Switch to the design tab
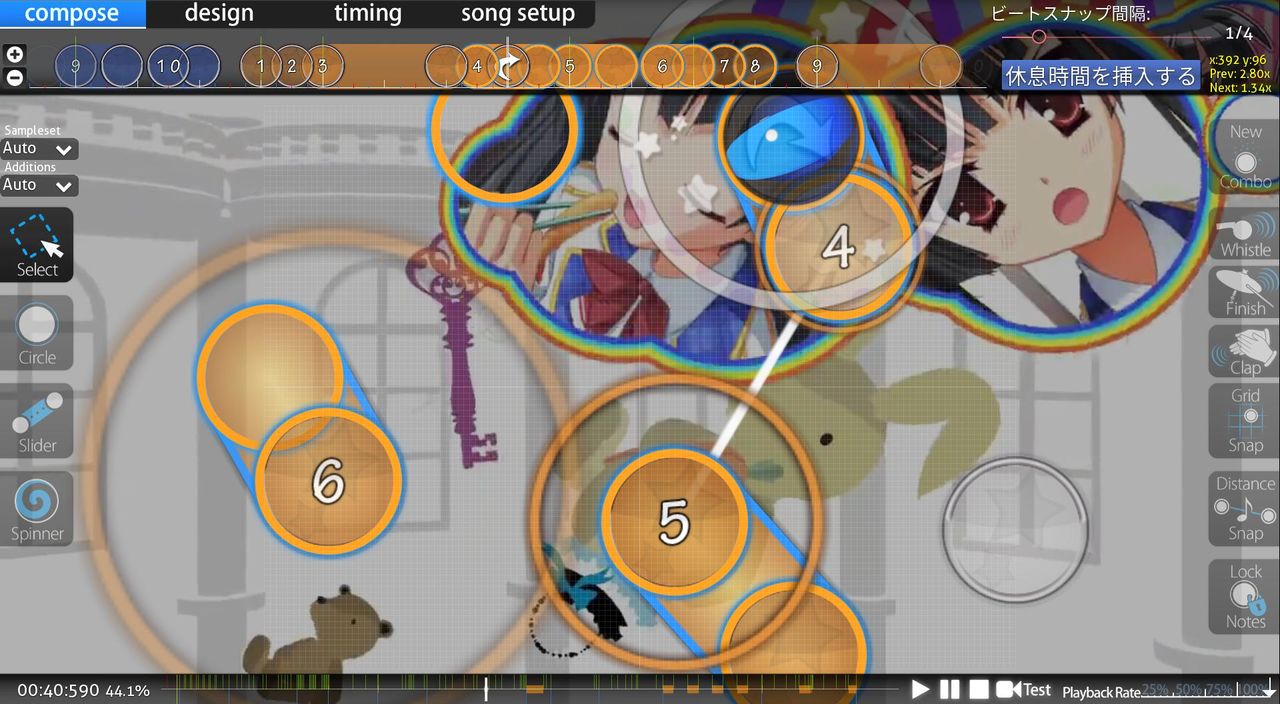Screen dimensions: 1280x704 pyautogui.click(x=219, y=14)
